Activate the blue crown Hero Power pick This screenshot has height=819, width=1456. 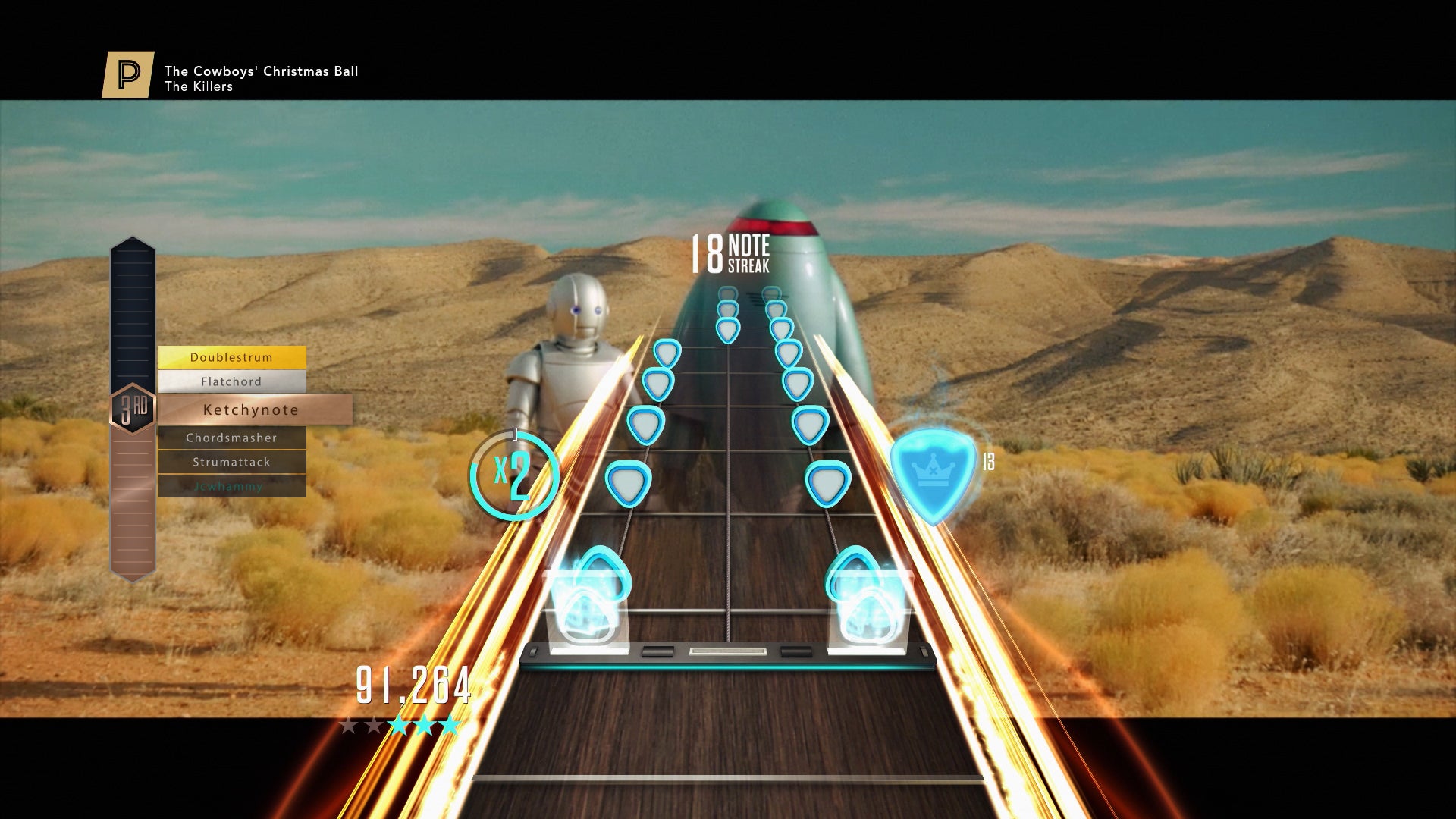(x=933, y=473)
